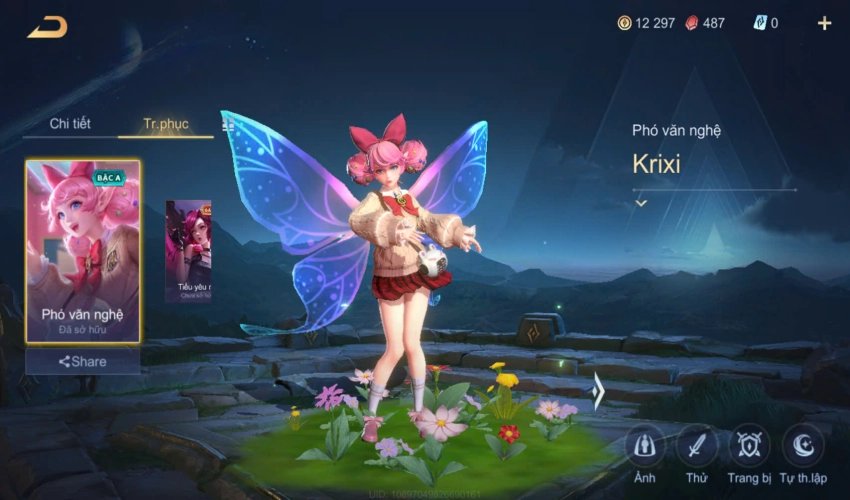Share the current skin
The image size is (850, 500).
click(83, 361)
